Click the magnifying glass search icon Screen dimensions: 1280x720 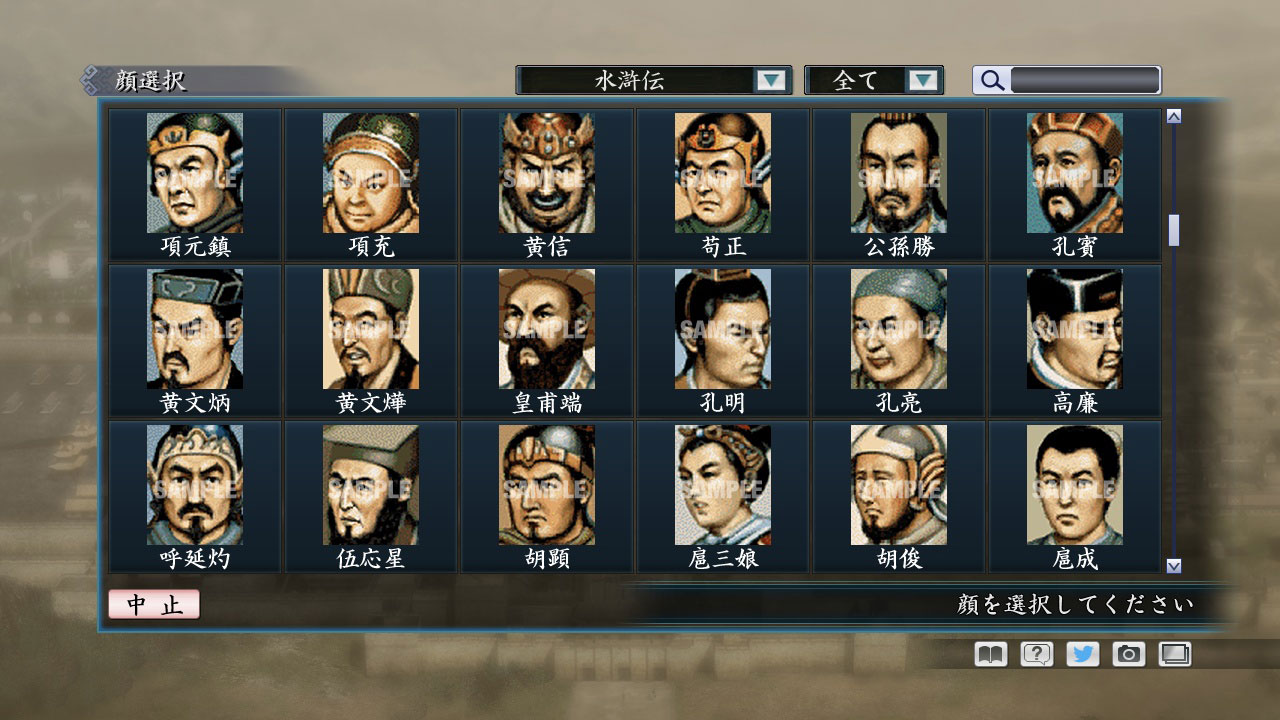991,80
